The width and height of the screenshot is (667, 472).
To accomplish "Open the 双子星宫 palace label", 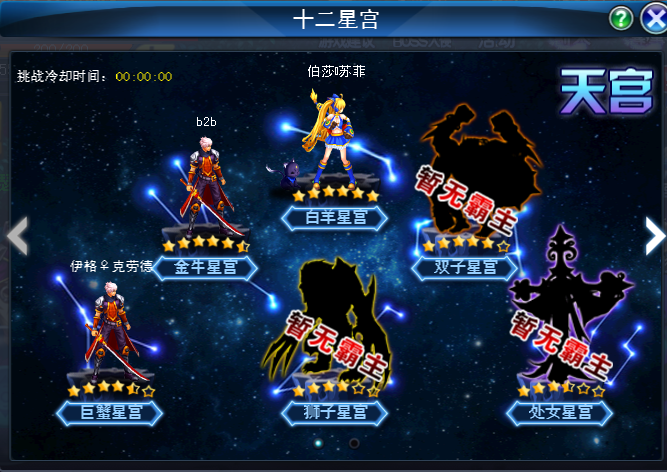I will coord(466,267).
